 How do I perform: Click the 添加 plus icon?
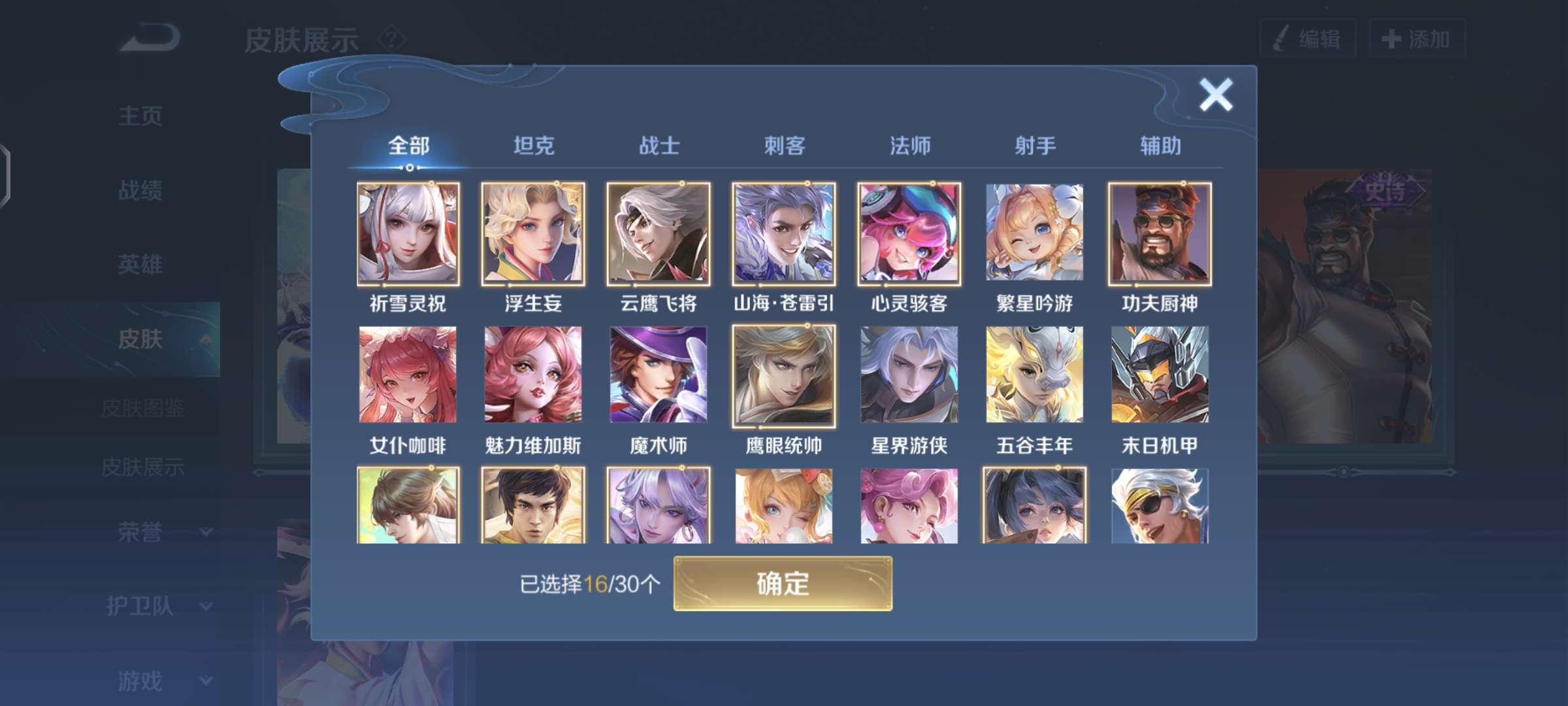(x=1390, y=39)
